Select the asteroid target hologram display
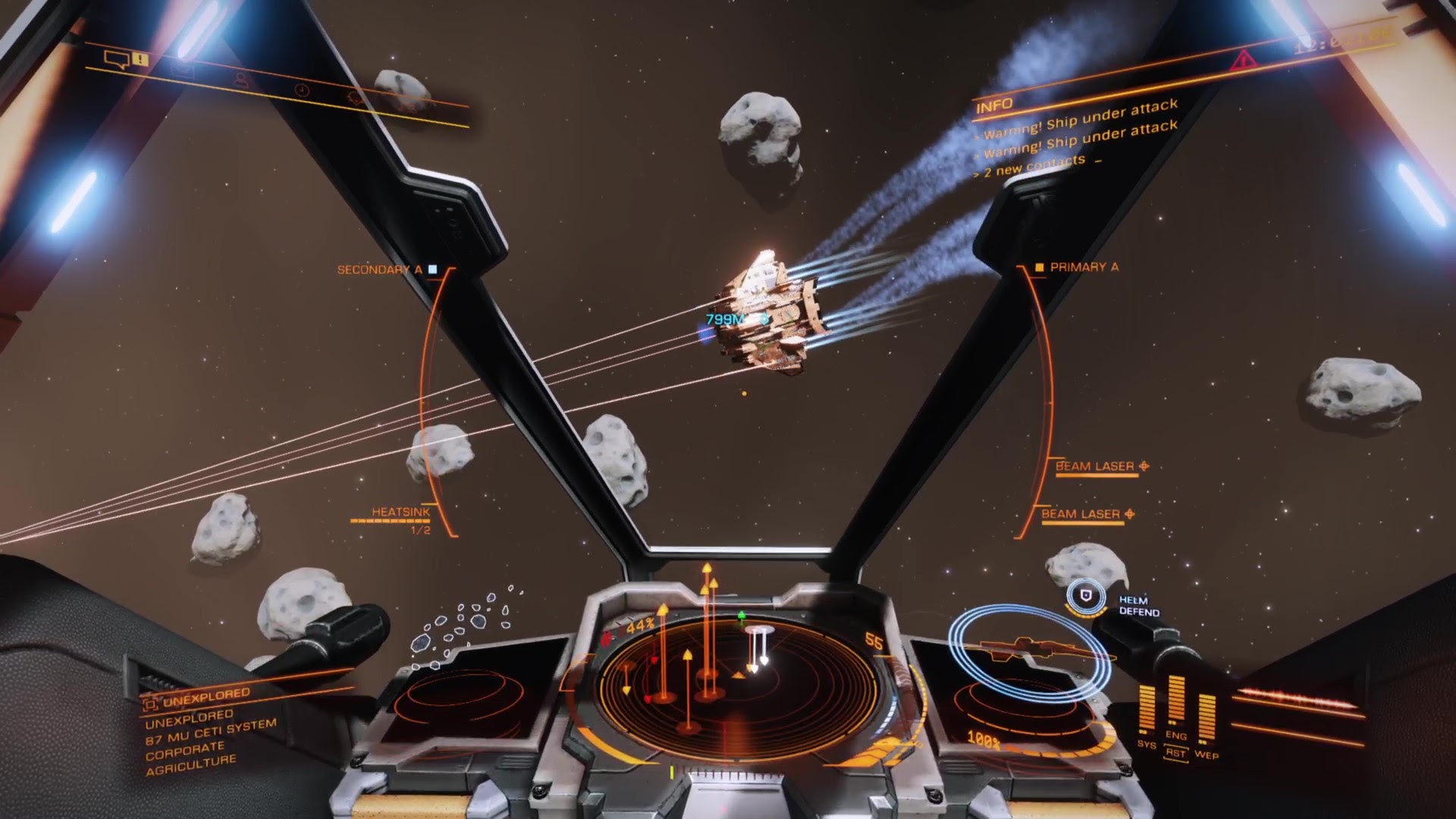This screenshot has height=819, width=1456. [x=463, y=628]
